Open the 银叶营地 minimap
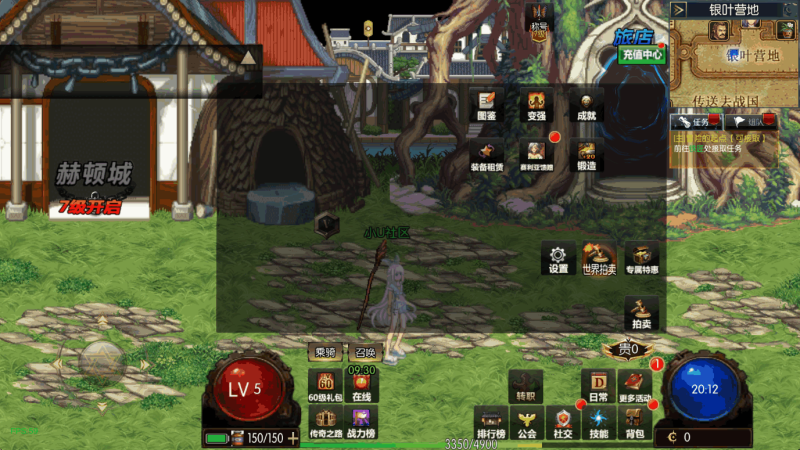Viewport: 800px width, 450px height. pos(734,55)
